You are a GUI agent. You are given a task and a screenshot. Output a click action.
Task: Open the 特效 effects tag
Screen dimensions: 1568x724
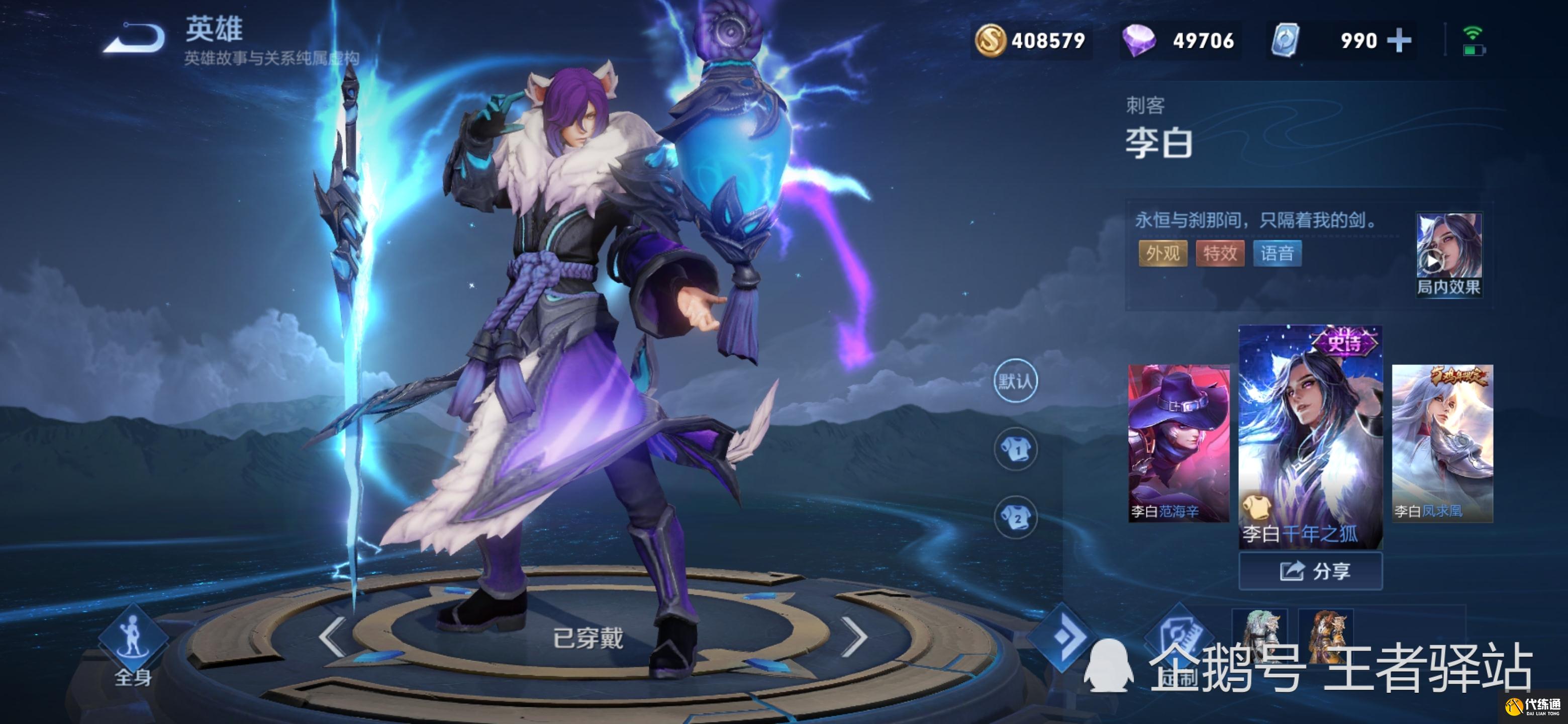[x=1220, y=253]
